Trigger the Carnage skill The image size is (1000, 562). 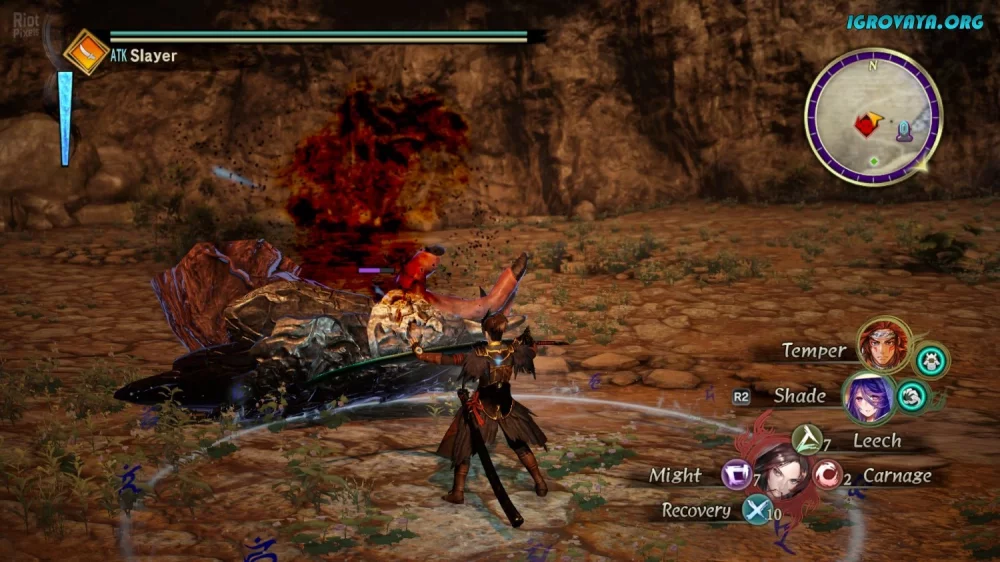pyautogui.click(x=826, y=474)
